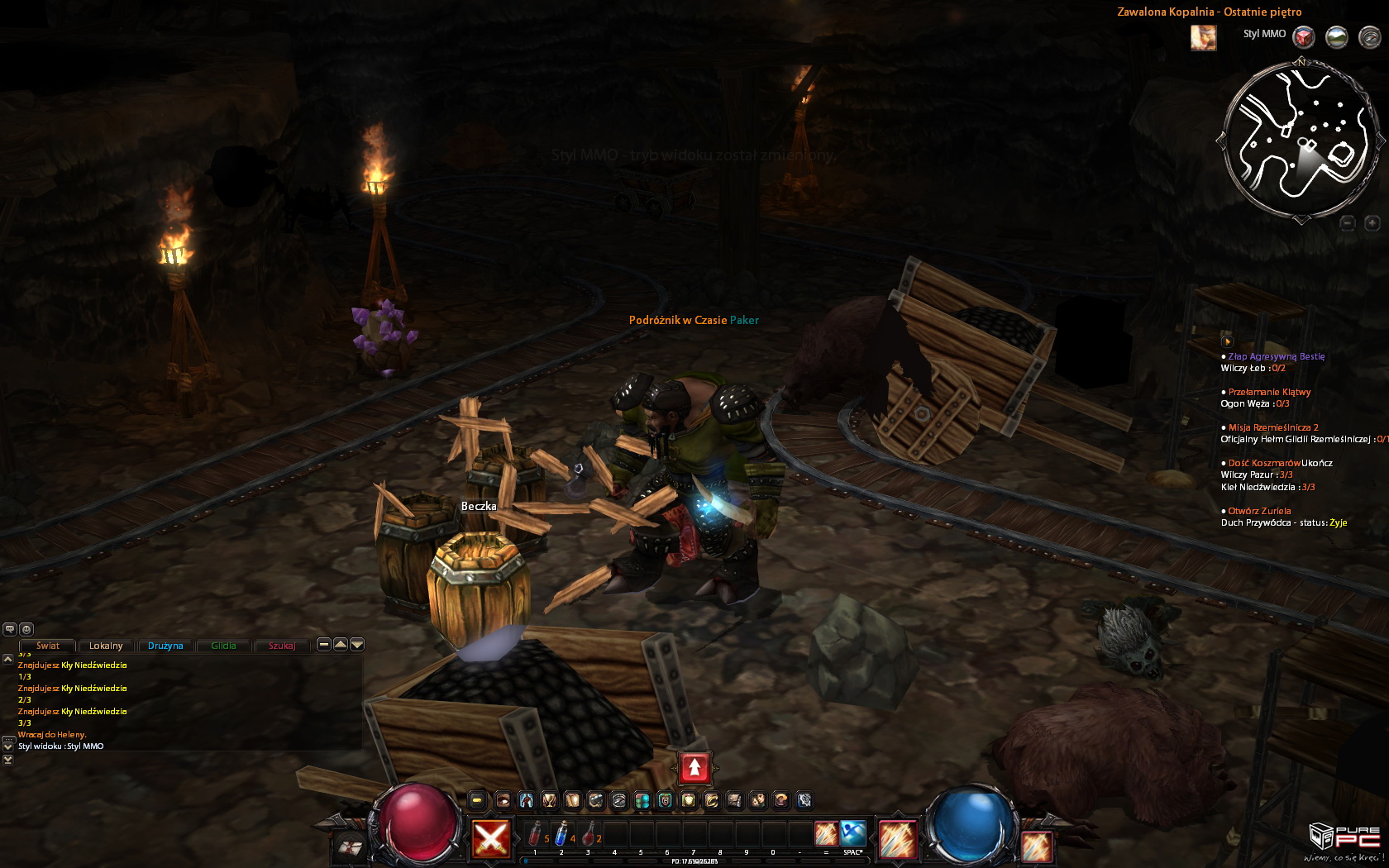Open the world map landscape icon
This screenshot has height=868, width=1389.
tap(1337, 37)
